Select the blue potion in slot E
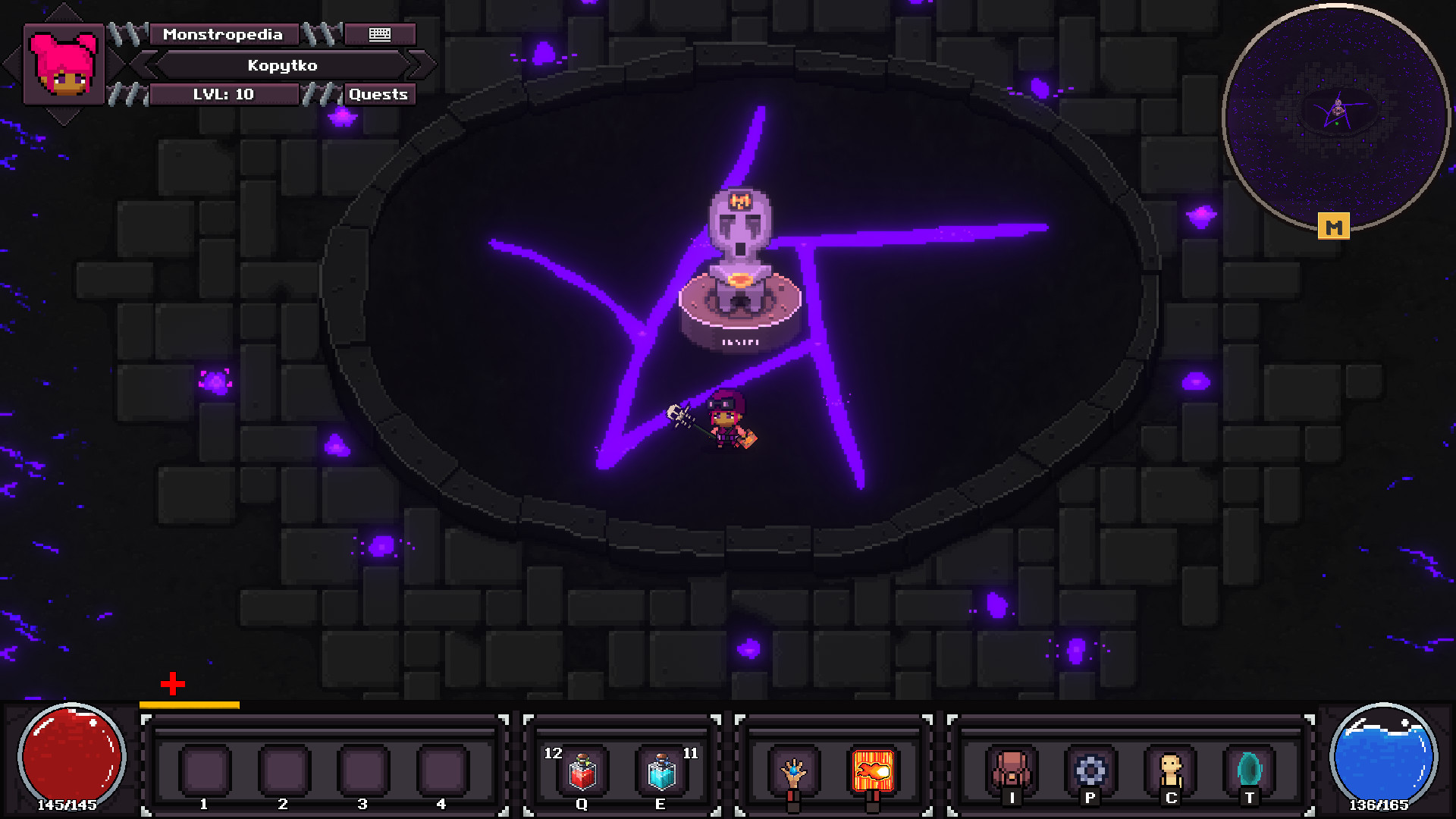 coord(661,770)
